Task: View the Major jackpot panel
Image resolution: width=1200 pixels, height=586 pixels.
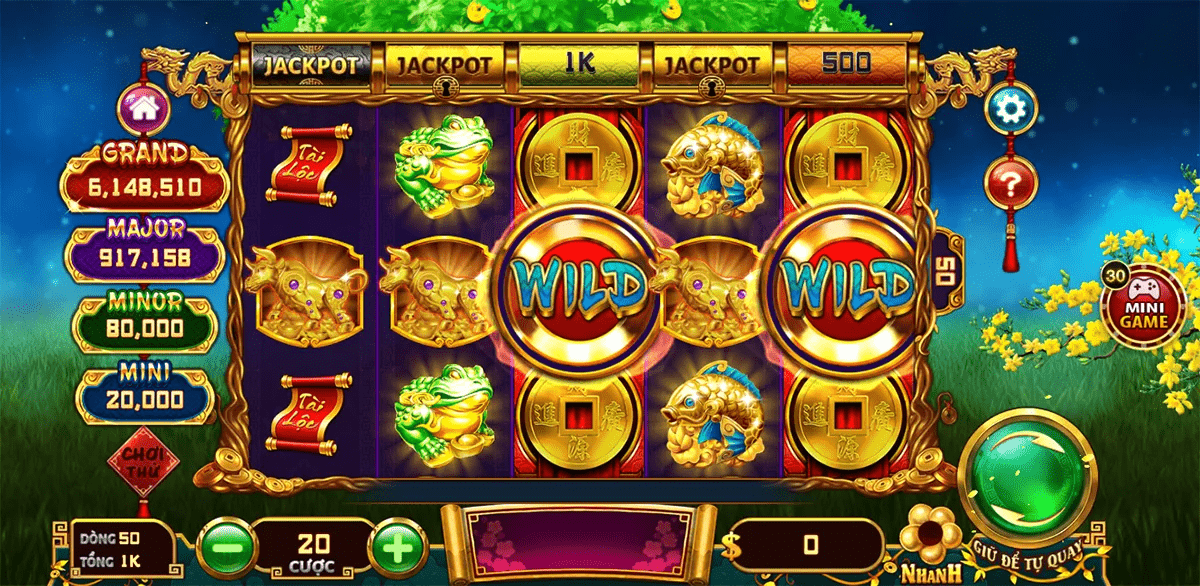Action: click(x=145, y=248)
